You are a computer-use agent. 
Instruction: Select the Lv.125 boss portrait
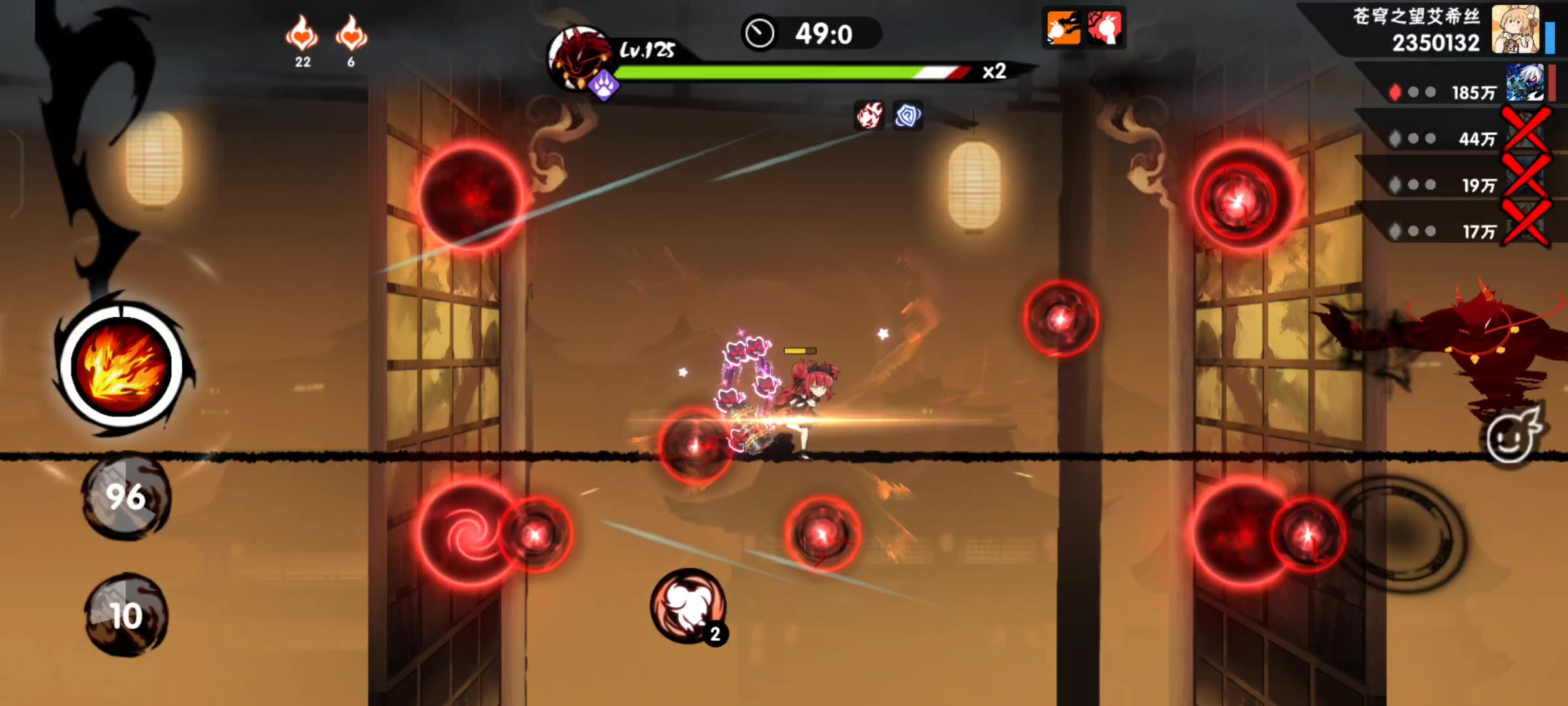(577, 59)
